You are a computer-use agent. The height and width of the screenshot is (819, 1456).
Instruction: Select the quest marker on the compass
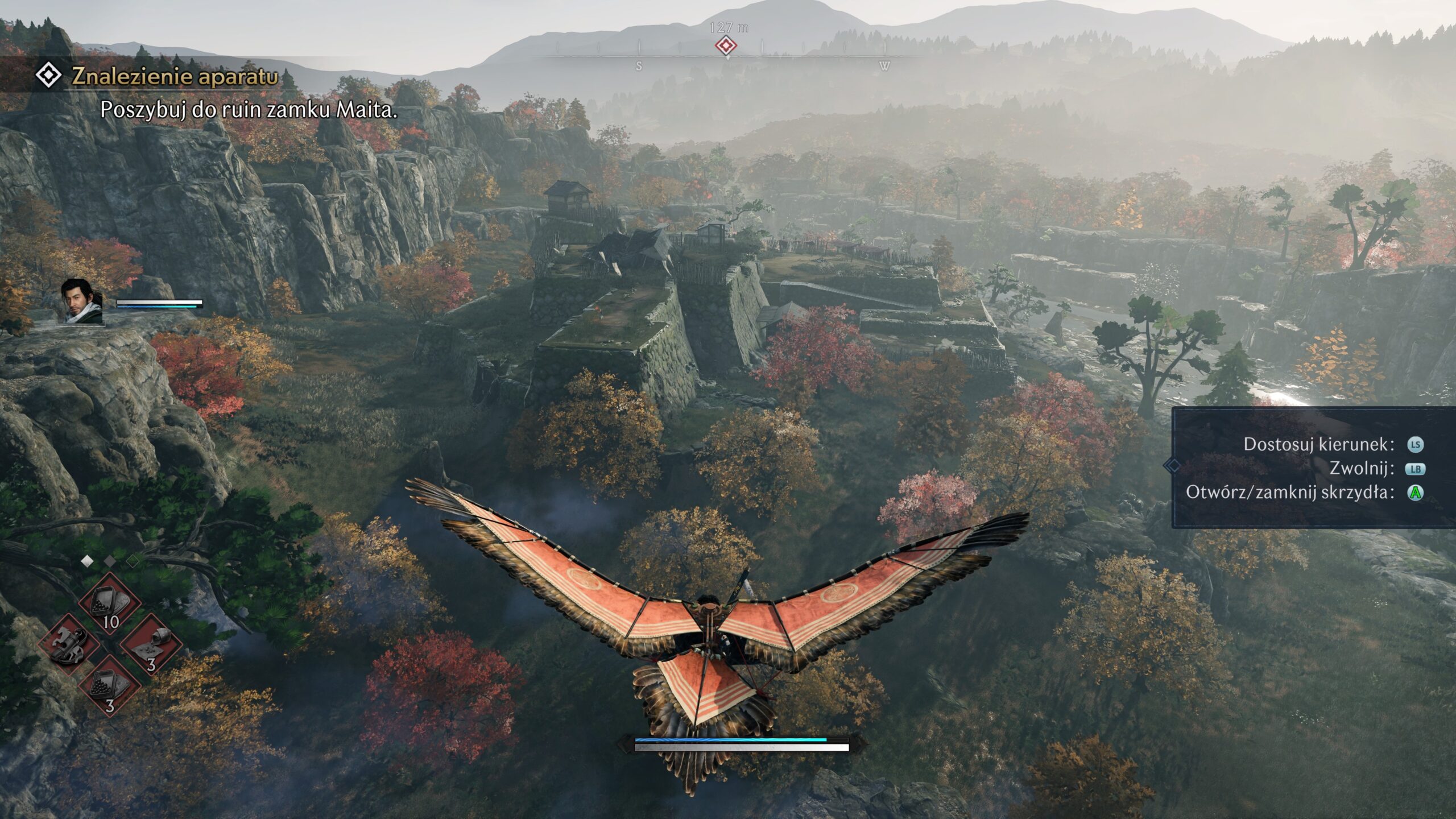(x=726, y=45)
